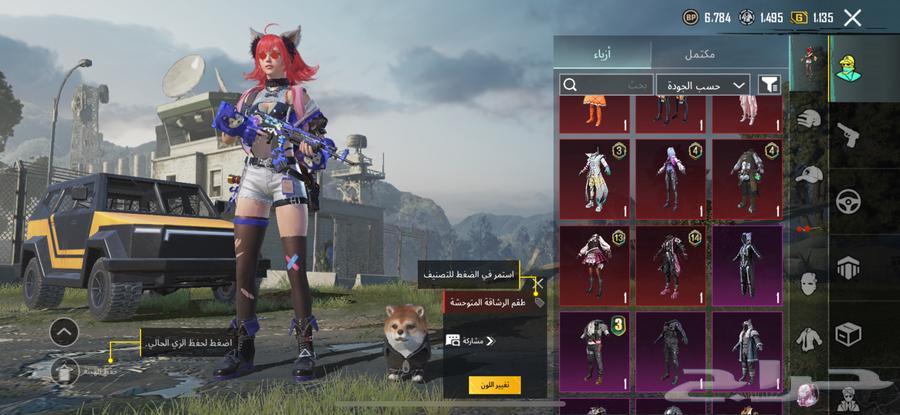Viewport: 900px width, 415px height.
Task: Open the crate box category
Action: coord(849,333)
